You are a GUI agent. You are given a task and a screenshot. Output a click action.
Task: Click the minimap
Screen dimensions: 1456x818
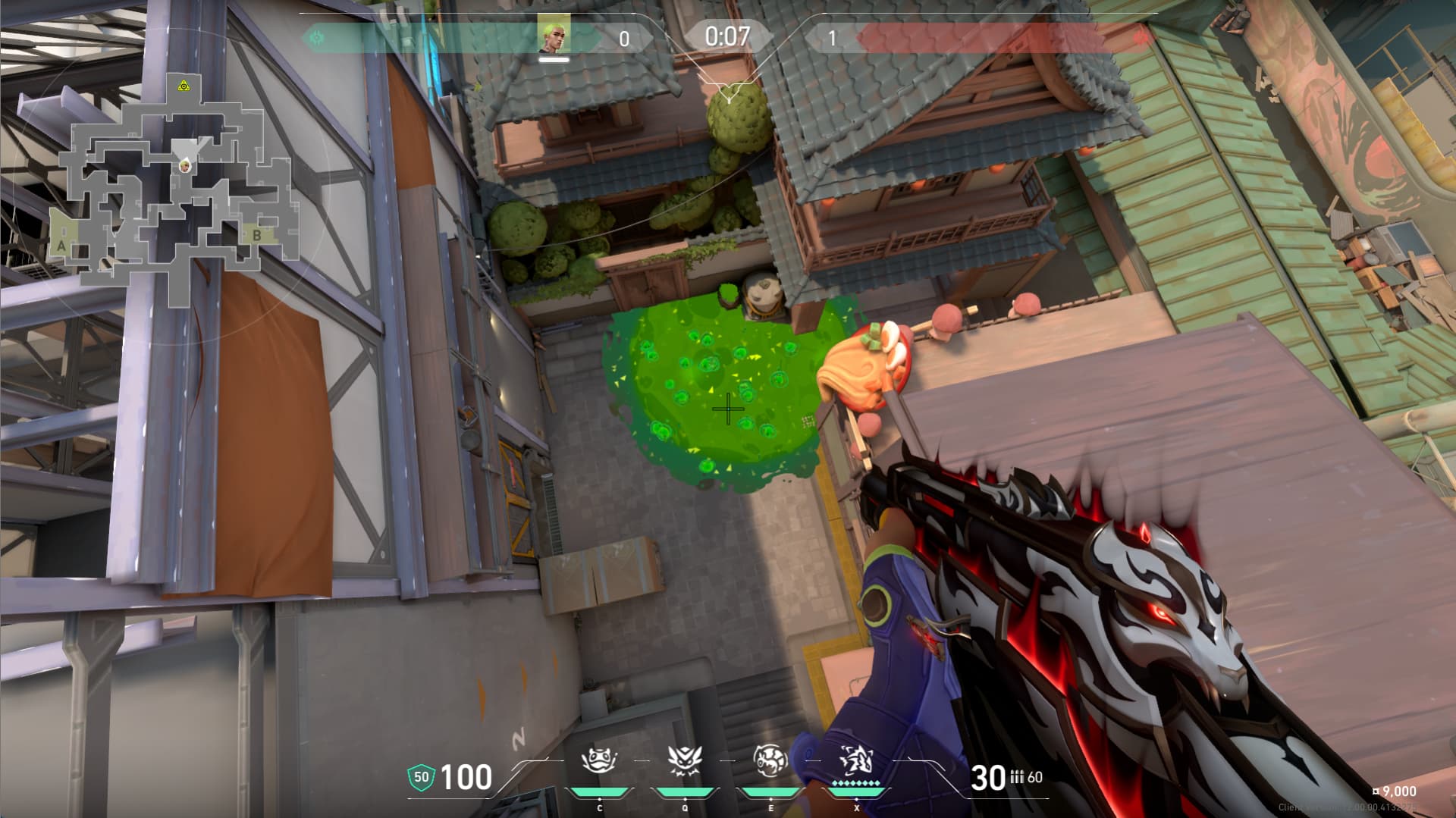tap(180, 190)
